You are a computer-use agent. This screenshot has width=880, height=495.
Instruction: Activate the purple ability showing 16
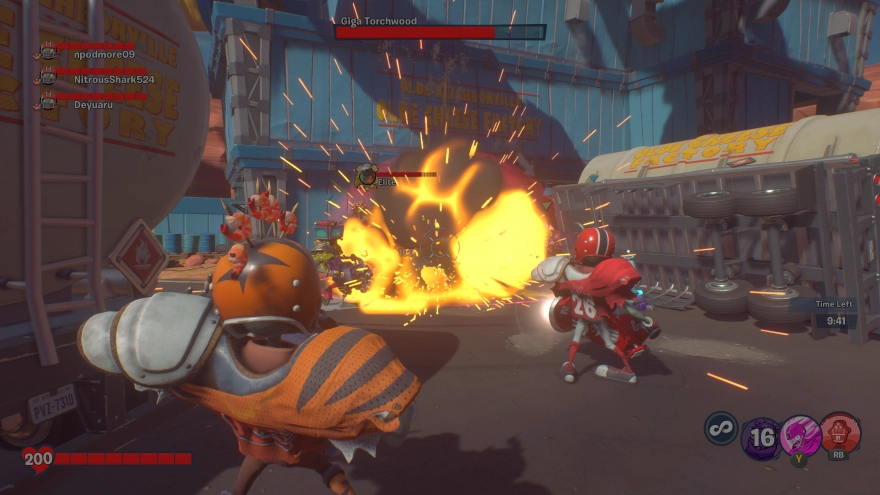coord(762,437)
